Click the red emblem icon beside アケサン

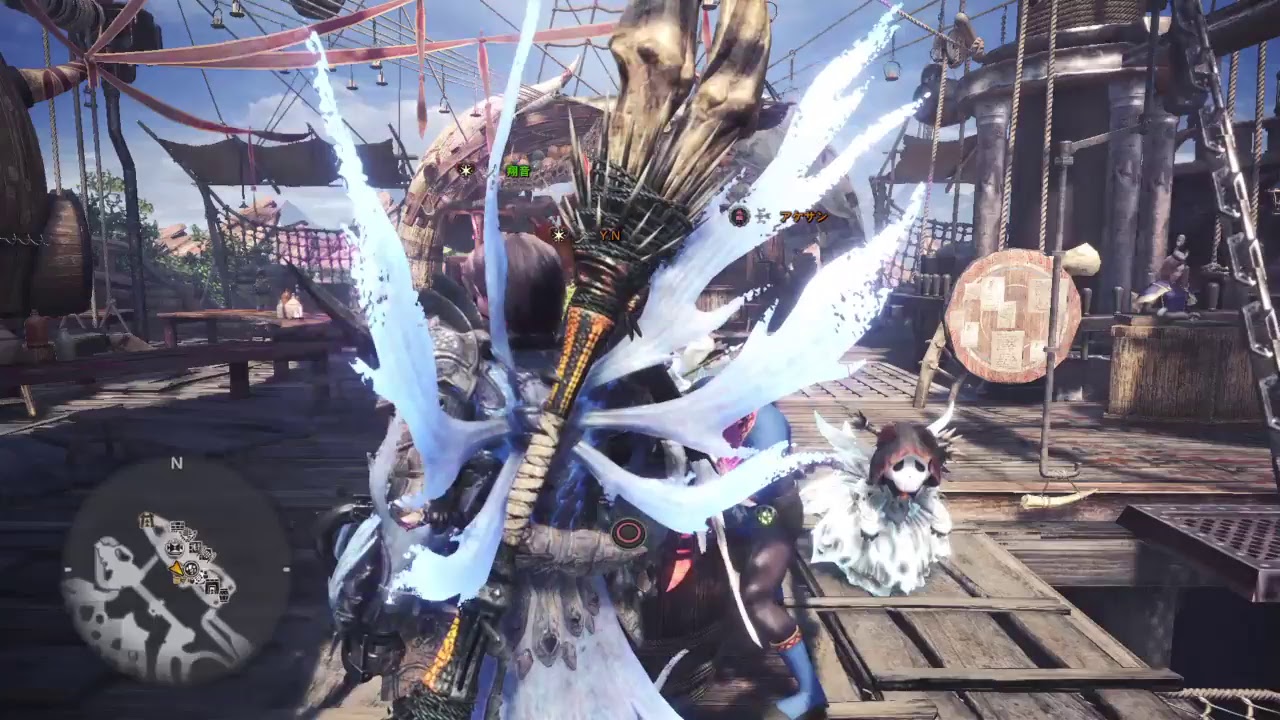pos(740,218)
